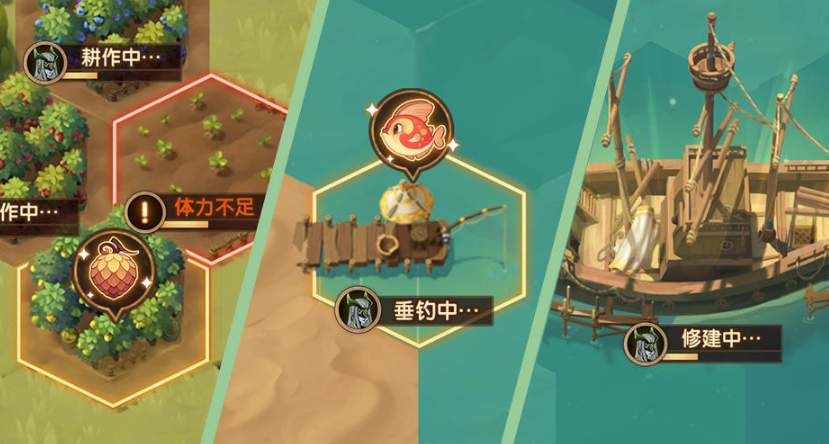The height and width of the screenshot is (444, 829).
Task: Click the orange exclamation mark warning icon
Action: (x=146, y=211)
